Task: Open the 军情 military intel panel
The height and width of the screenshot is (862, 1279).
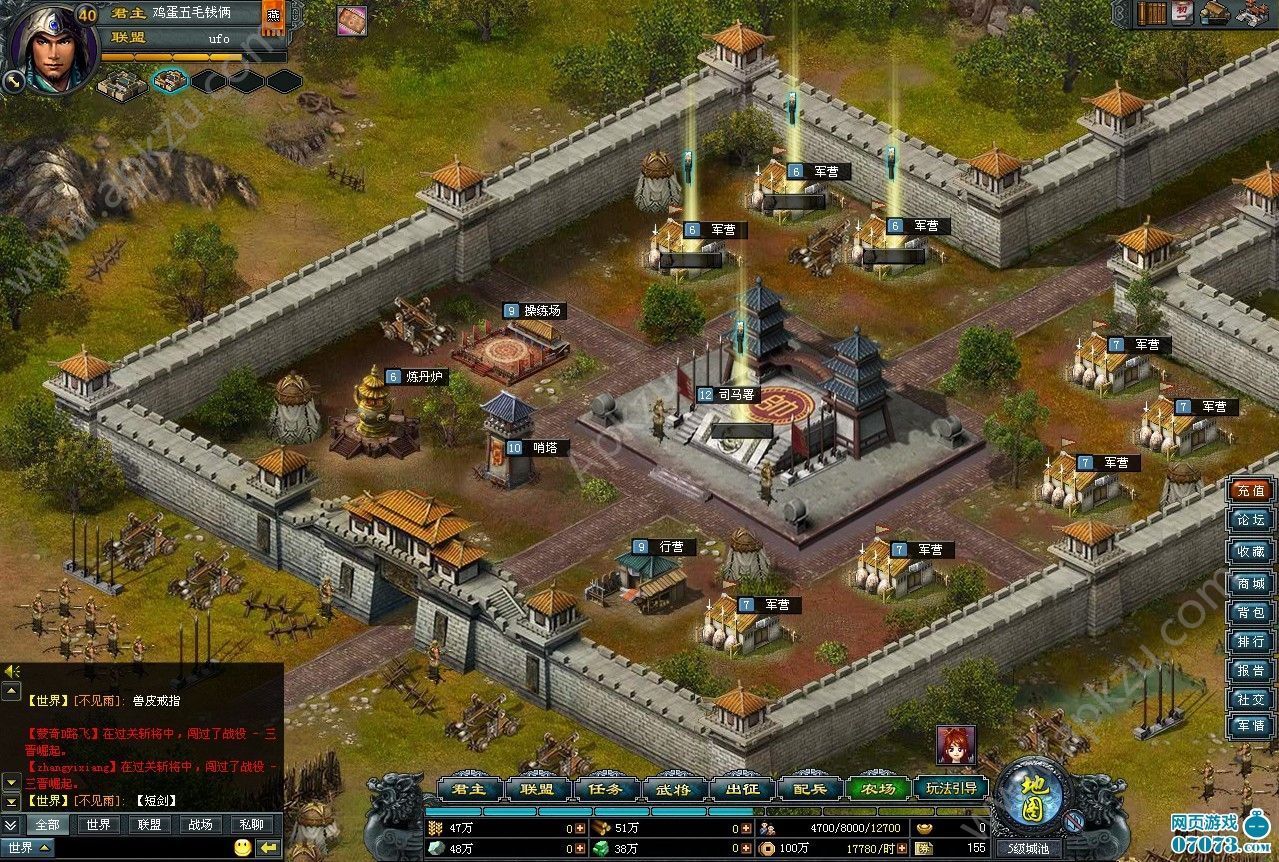Action: (1250, 726)
